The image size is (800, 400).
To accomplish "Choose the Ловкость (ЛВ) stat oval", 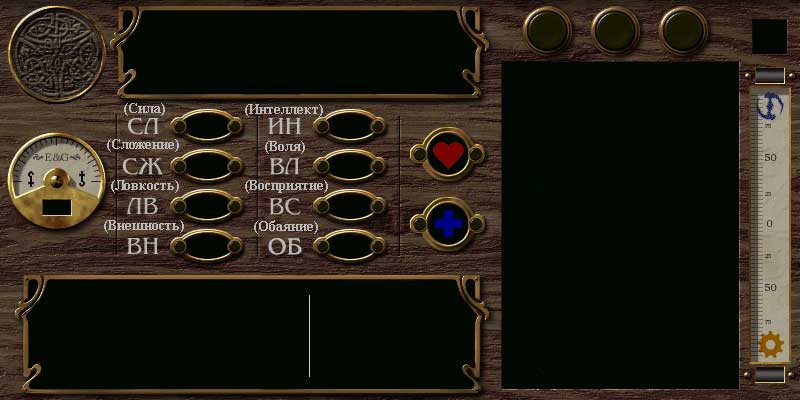I will click(207, 205).
